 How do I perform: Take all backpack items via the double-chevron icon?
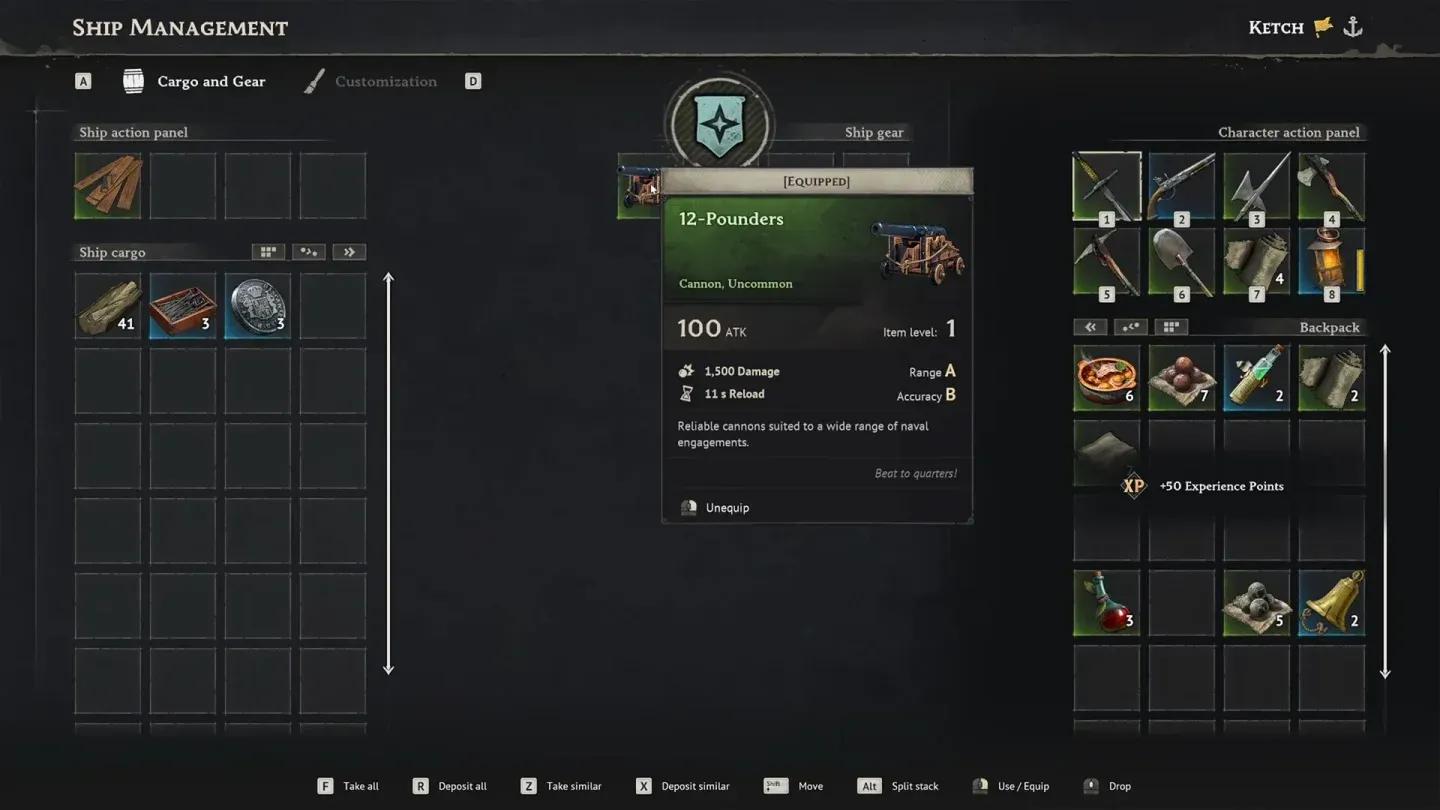pos(1090,327)
